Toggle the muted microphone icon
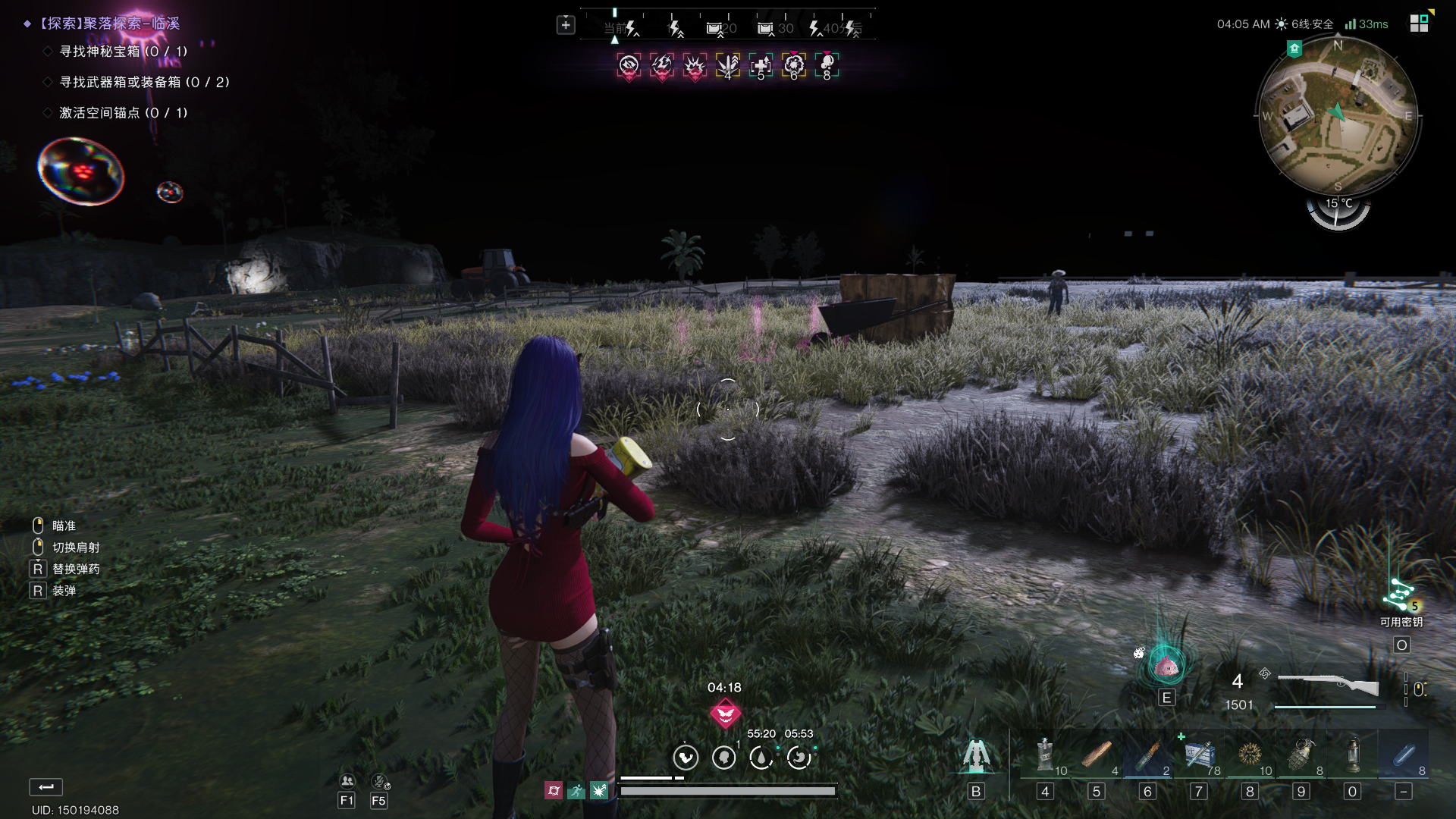 [x=379, y=781]
